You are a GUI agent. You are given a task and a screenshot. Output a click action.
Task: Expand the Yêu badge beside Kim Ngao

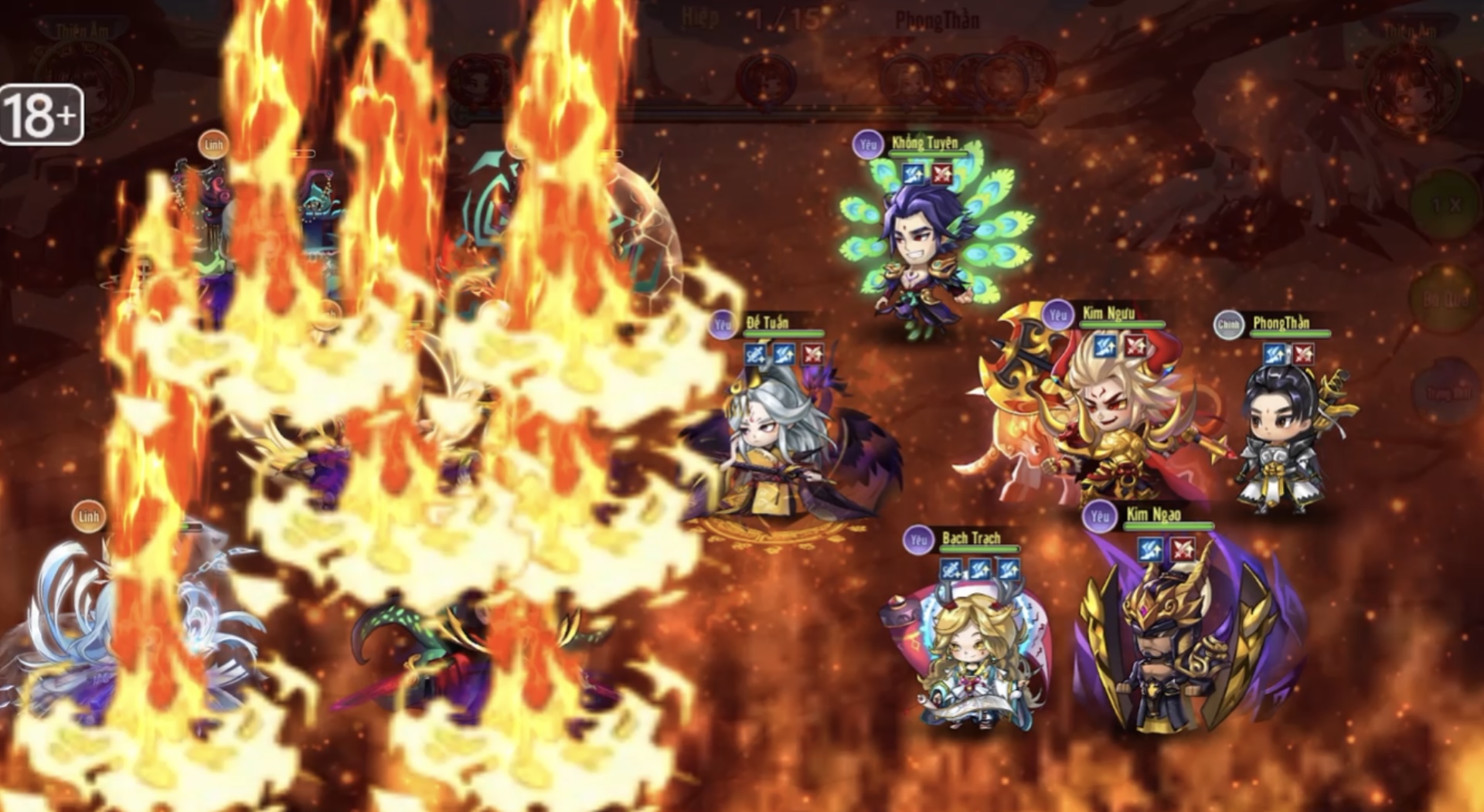click(1098, 516)
